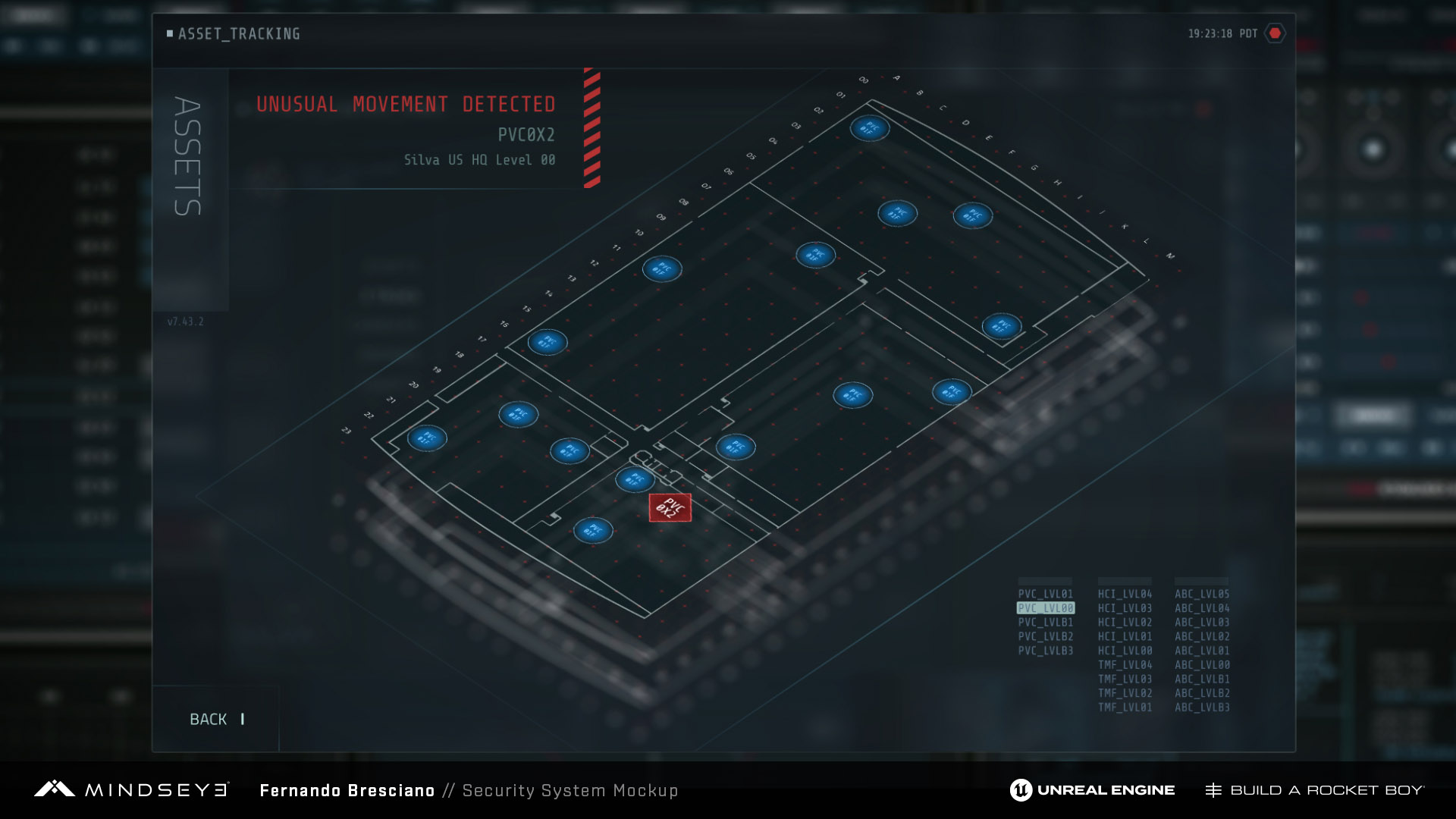Click the red hexagon alert icon

(1275, 33)
